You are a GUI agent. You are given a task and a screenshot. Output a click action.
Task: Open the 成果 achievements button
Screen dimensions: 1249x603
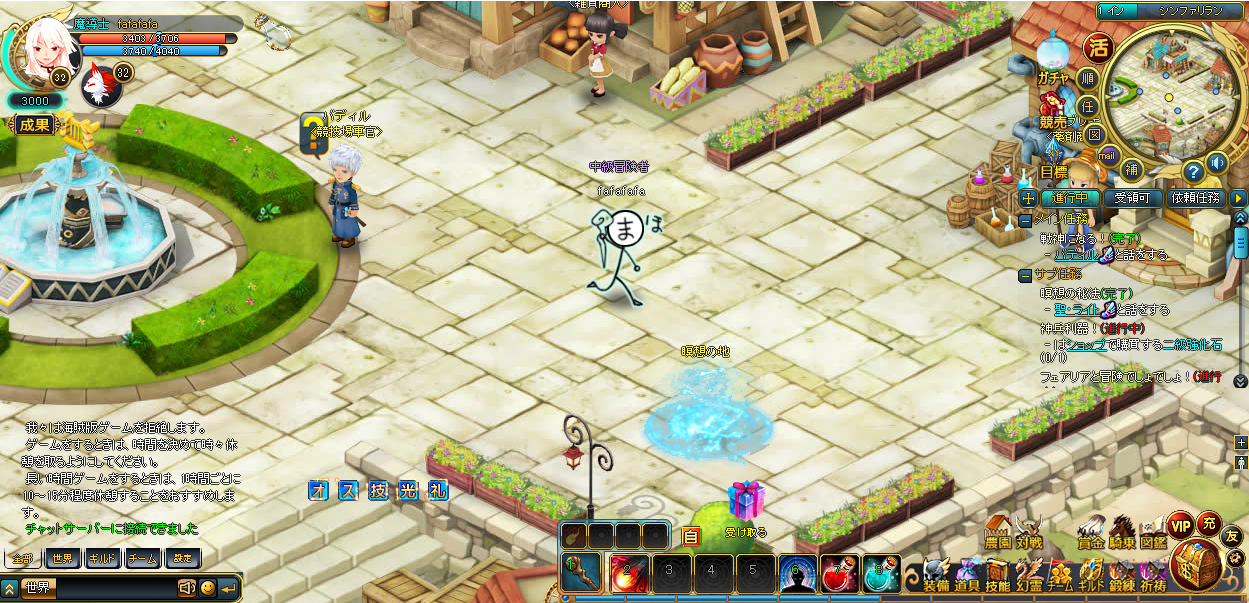34,125
